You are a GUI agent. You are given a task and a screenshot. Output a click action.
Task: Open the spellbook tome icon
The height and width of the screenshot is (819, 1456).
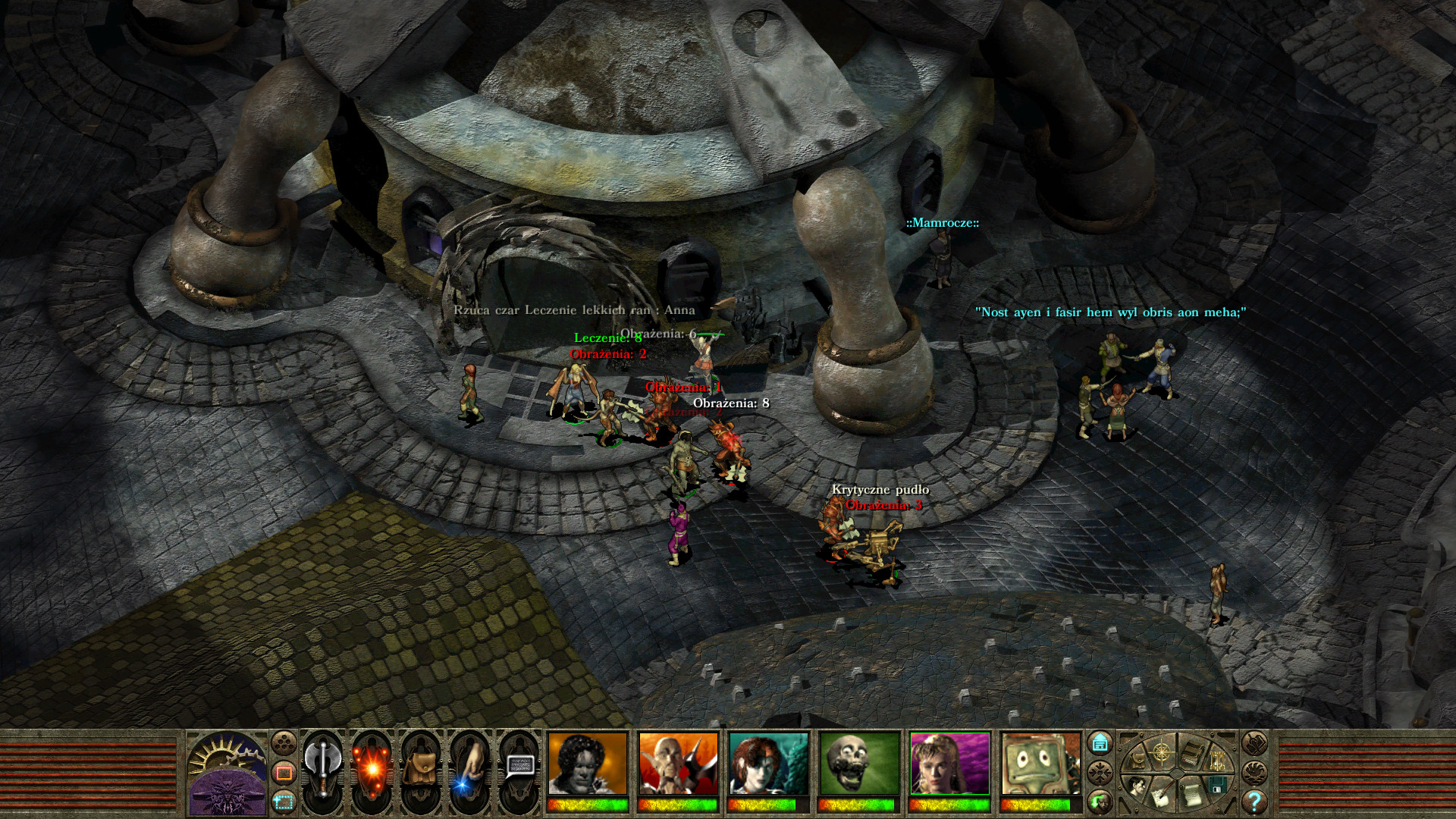[x=1192, y=752]
